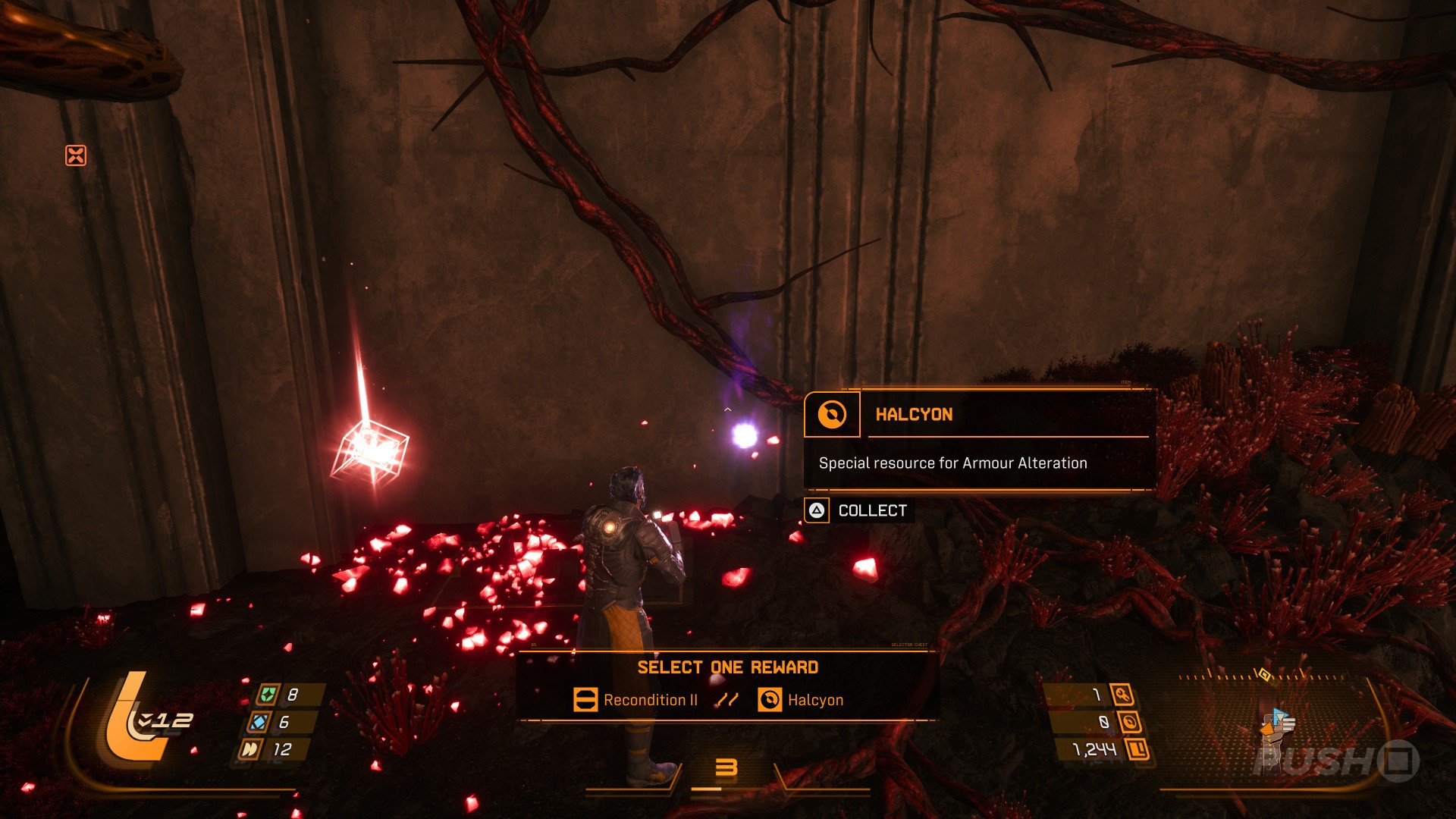Click the orange crossed-square status icon

pyautogui.click(x=76, y=155)
